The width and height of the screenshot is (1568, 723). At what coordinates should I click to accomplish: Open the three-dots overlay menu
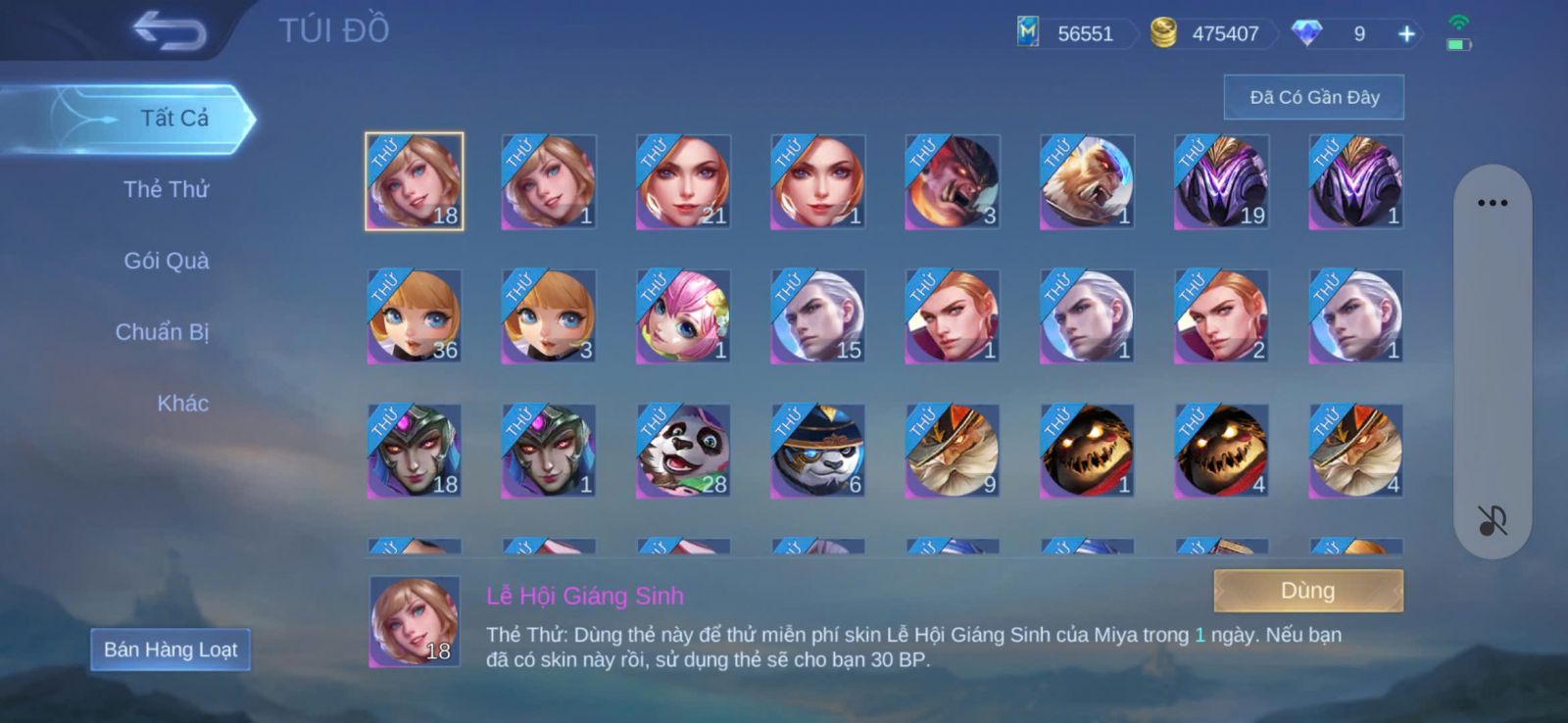point(1492,203)
